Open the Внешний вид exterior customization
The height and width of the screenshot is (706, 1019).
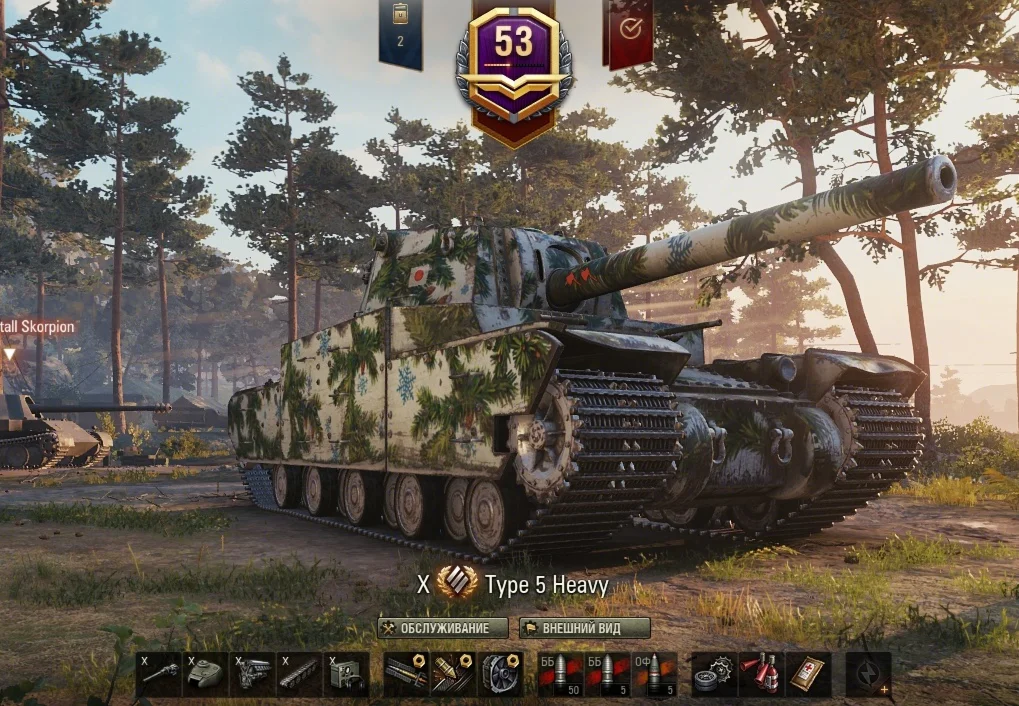coord(585,628)
